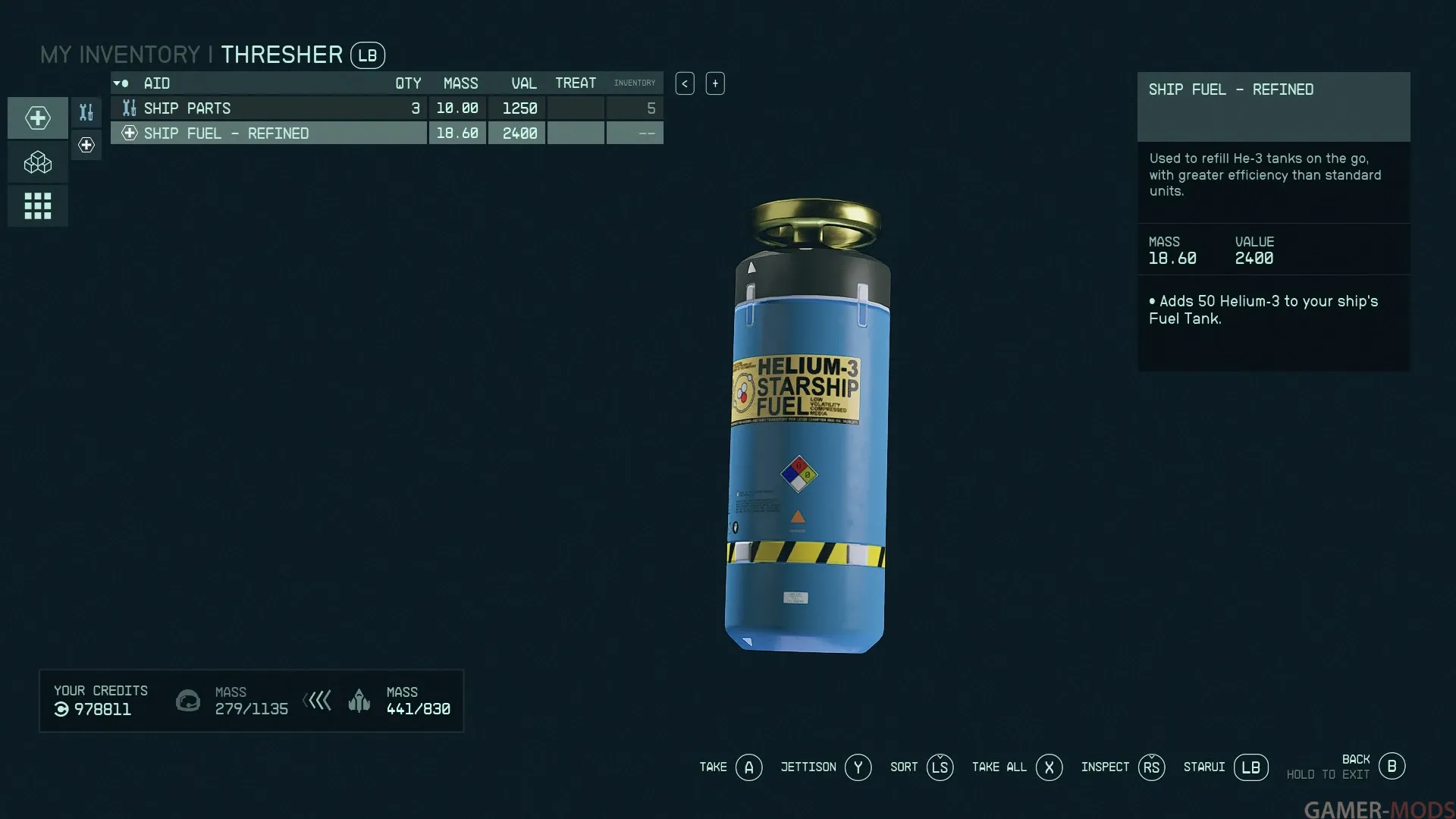1456x819 pixels.
Task: Switch to the Thresher ship inventory tab
Action: click(x=281, y=55)
